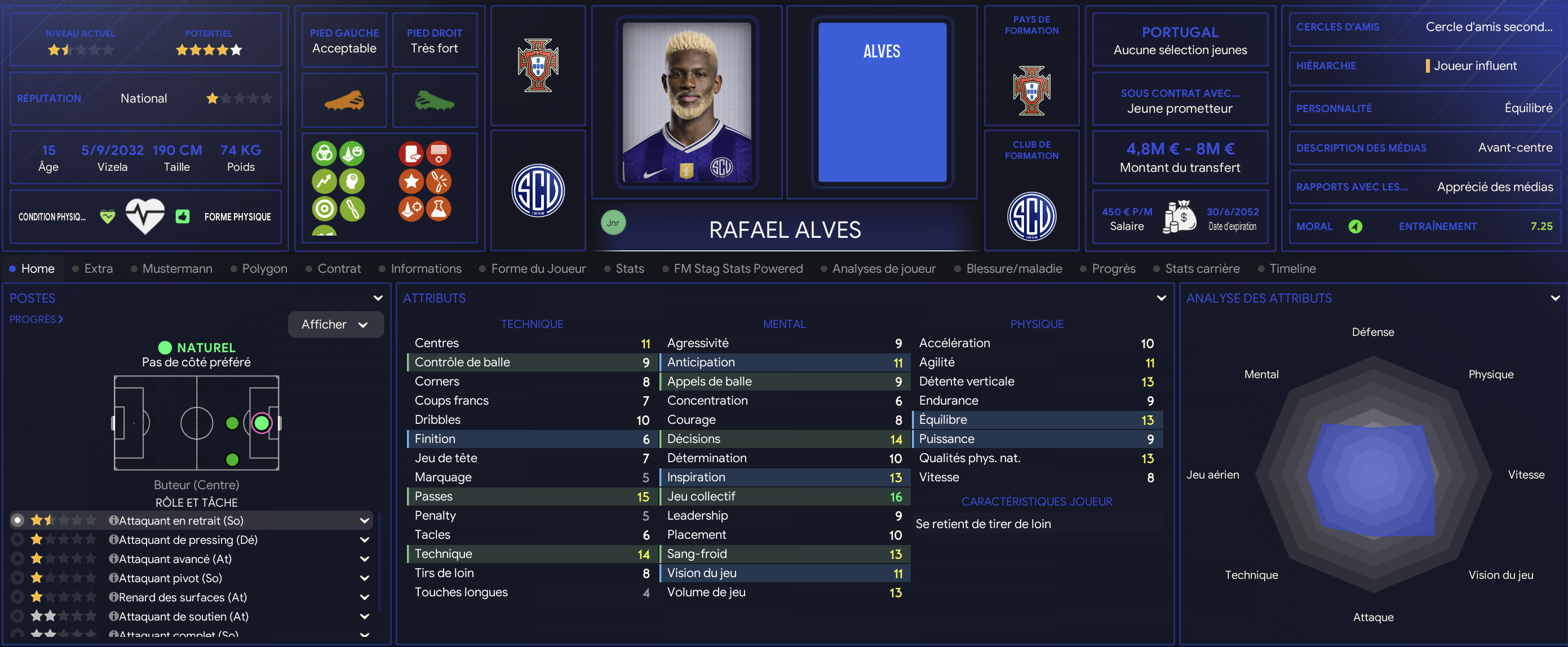Expand the Attaquant pivot (So) row
Image resolution: width=1568 pixels, height=647 pixels.
click(x=364, y=578)
